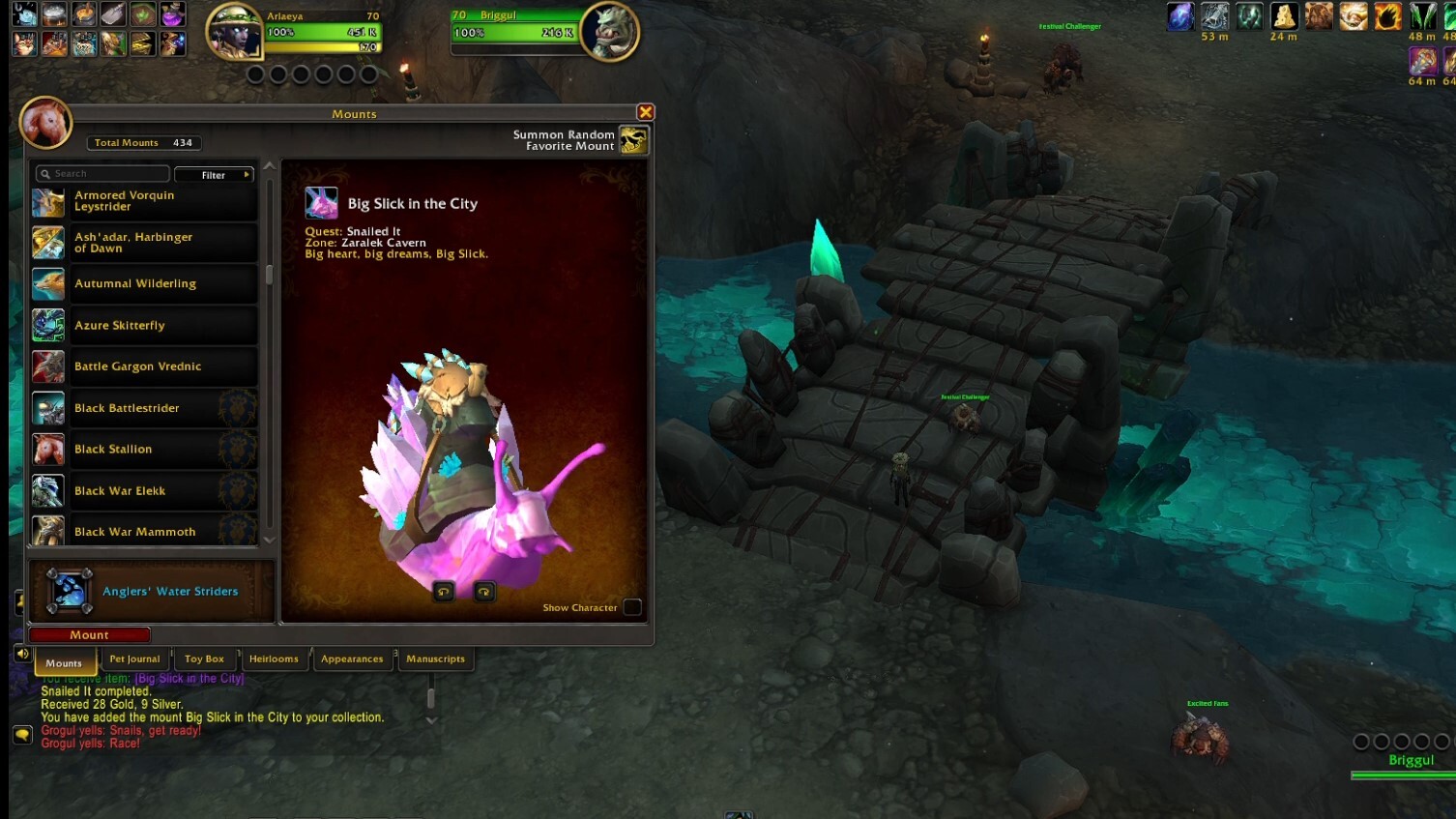
Task: Choose the Autumnal Wilderling mount
Action: pos(145,284)
